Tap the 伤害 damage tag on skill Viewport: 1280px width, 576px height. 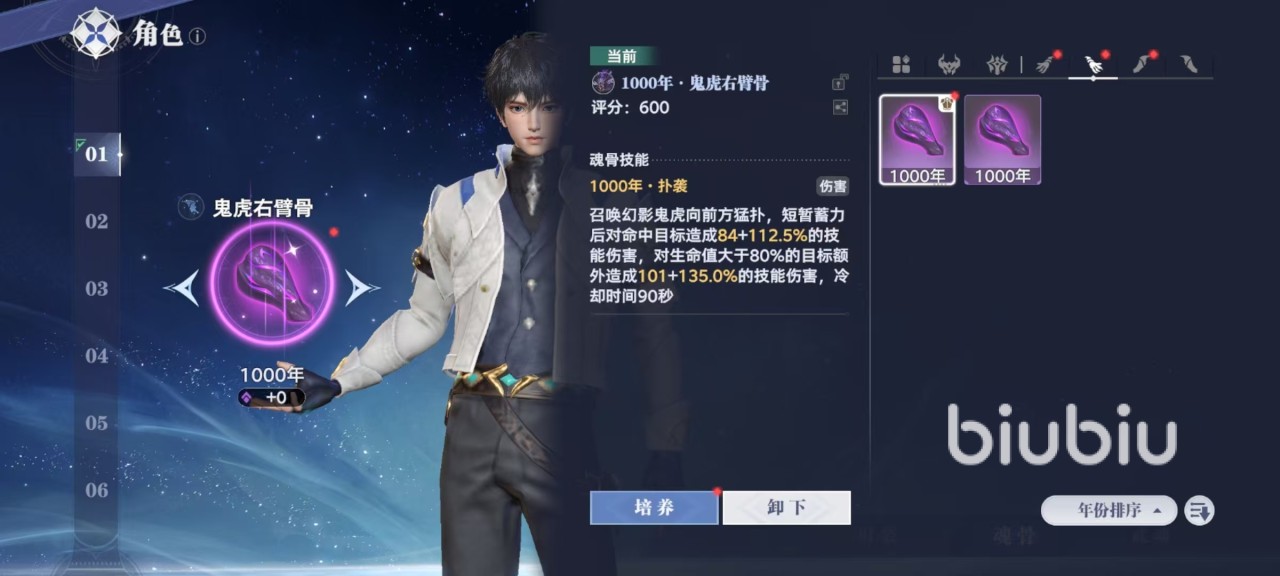(x=832, y=186)
